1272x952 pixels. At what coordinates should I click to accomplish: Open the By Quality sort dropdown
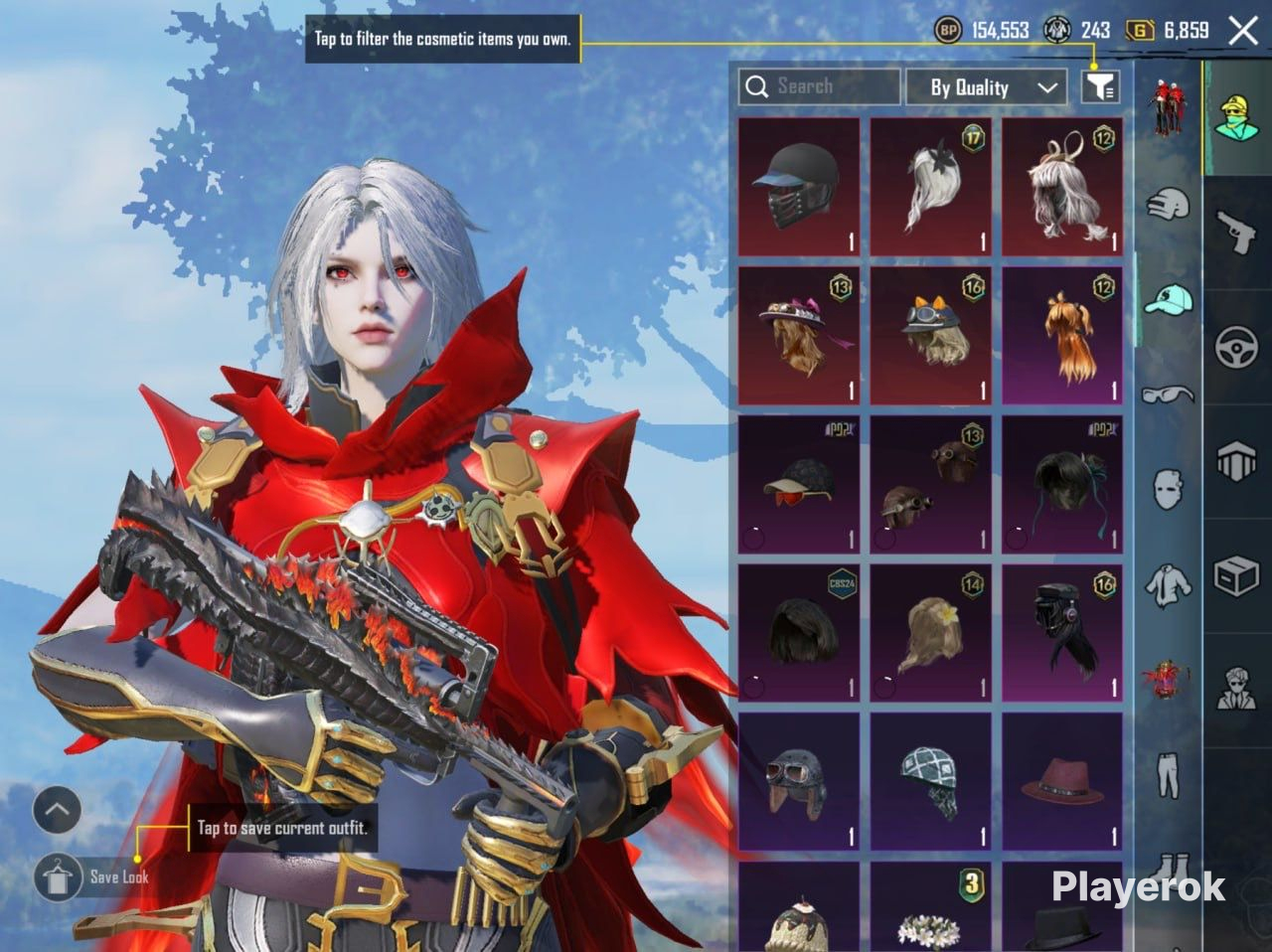pyautogui.click(x=986, y=87)
